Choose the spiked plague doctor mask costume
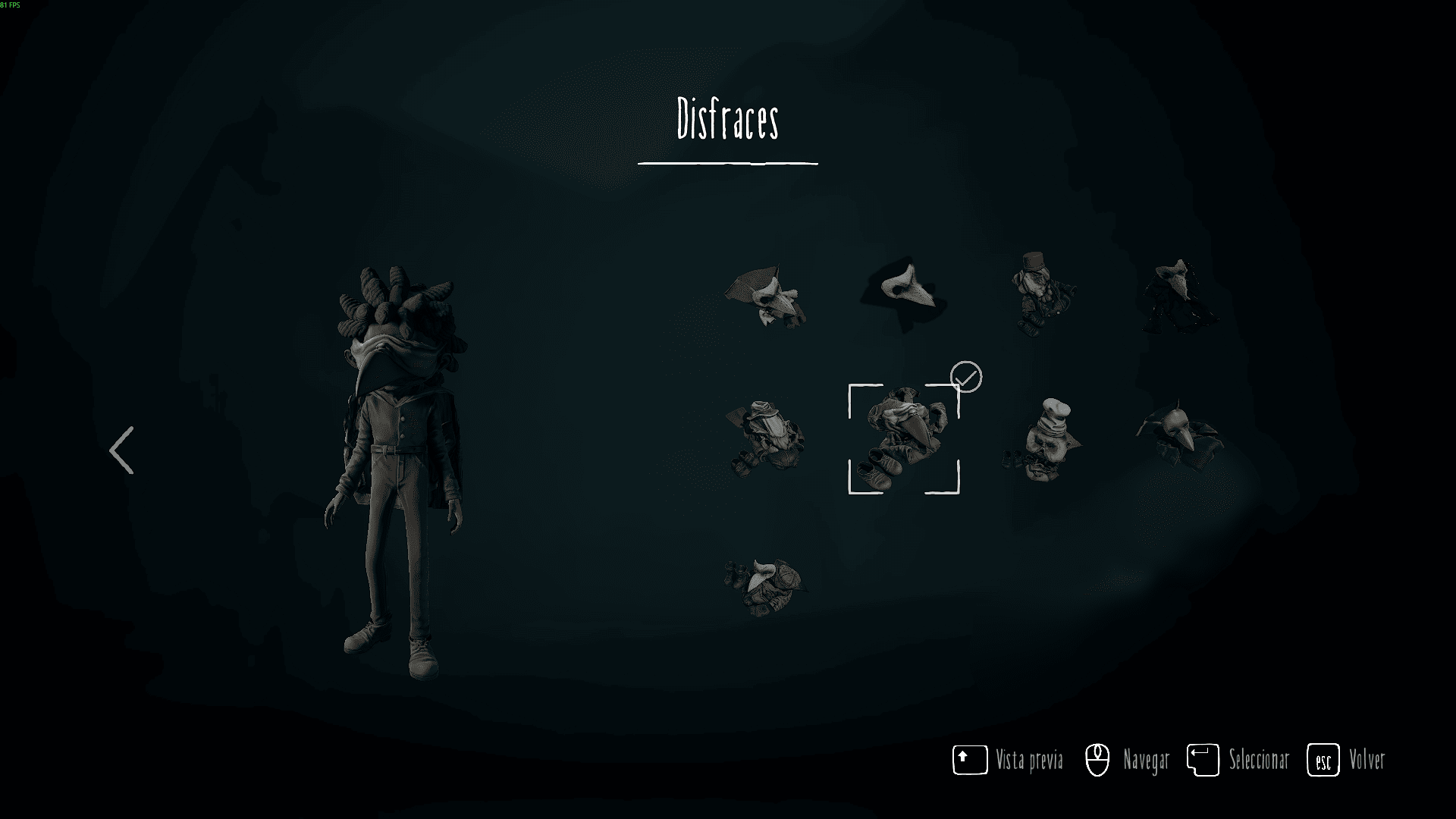This screenshot has height=819, width=1456. click(x=1179, y=434)
